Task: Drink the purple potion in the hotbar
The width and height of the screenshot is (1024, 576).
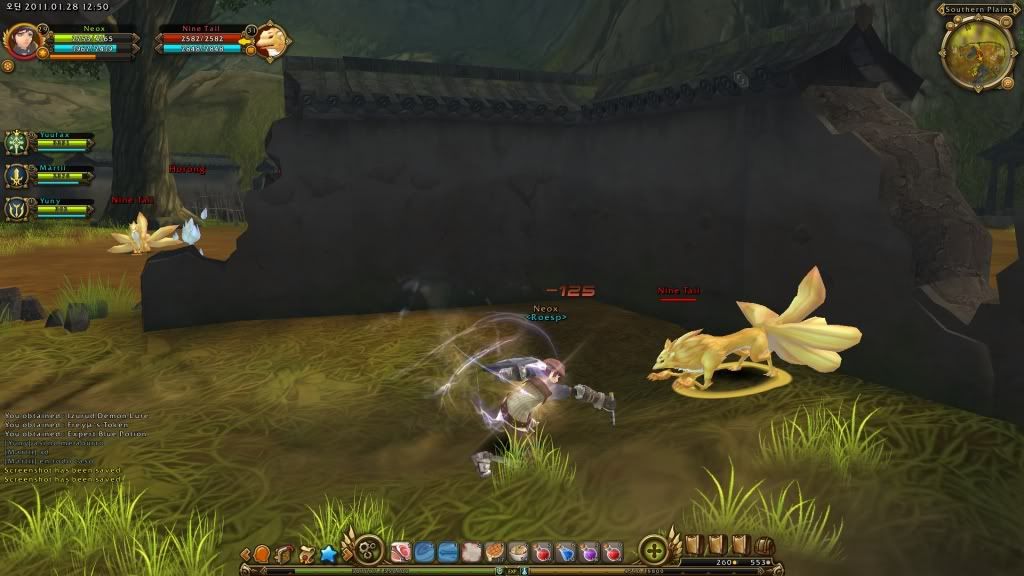Action: coord(589,552)
